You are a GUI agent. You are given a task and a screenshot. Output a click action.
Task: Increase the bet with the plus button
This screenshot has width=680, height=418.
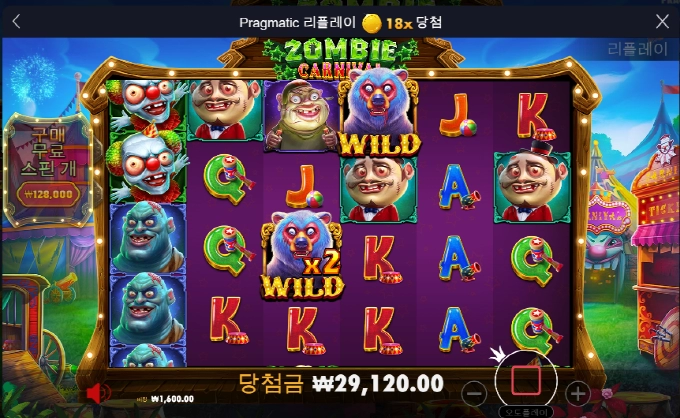click(x=577, y=391)
